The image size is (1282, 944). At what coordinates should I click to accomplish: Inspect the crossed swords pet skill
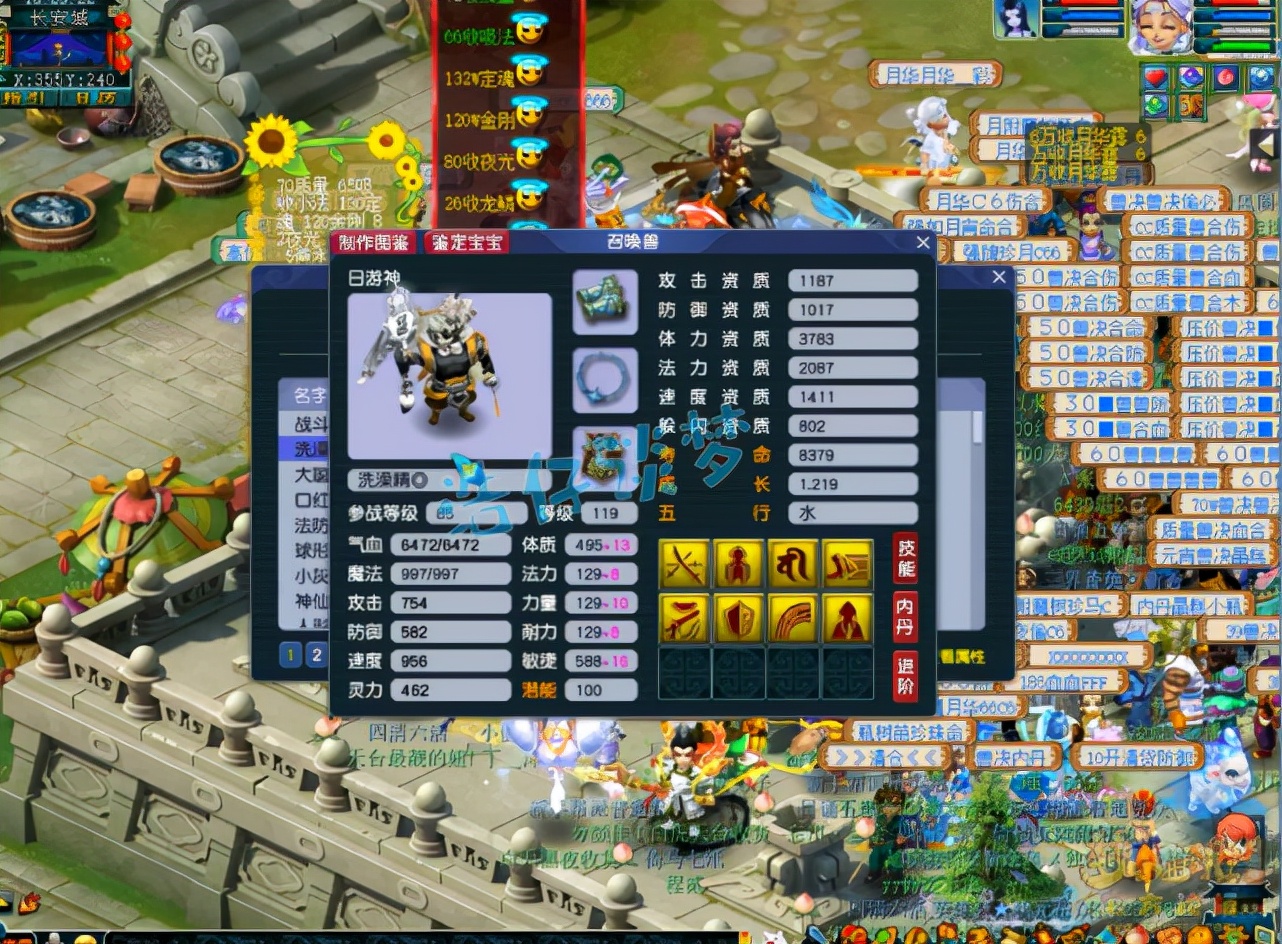[x=685, y=565]
